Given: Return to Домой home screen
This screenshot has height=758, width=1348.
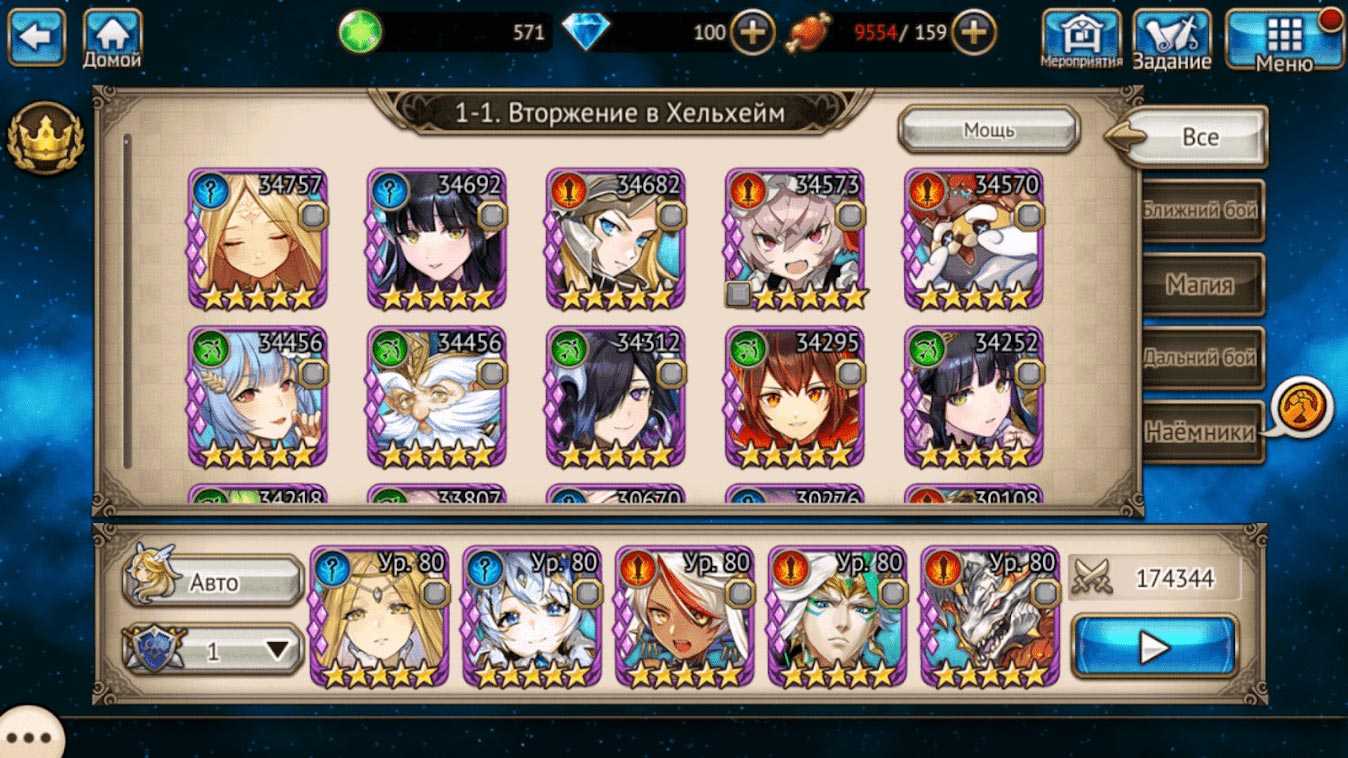Looking at the screenshot, I should click(x=112, y=38).
